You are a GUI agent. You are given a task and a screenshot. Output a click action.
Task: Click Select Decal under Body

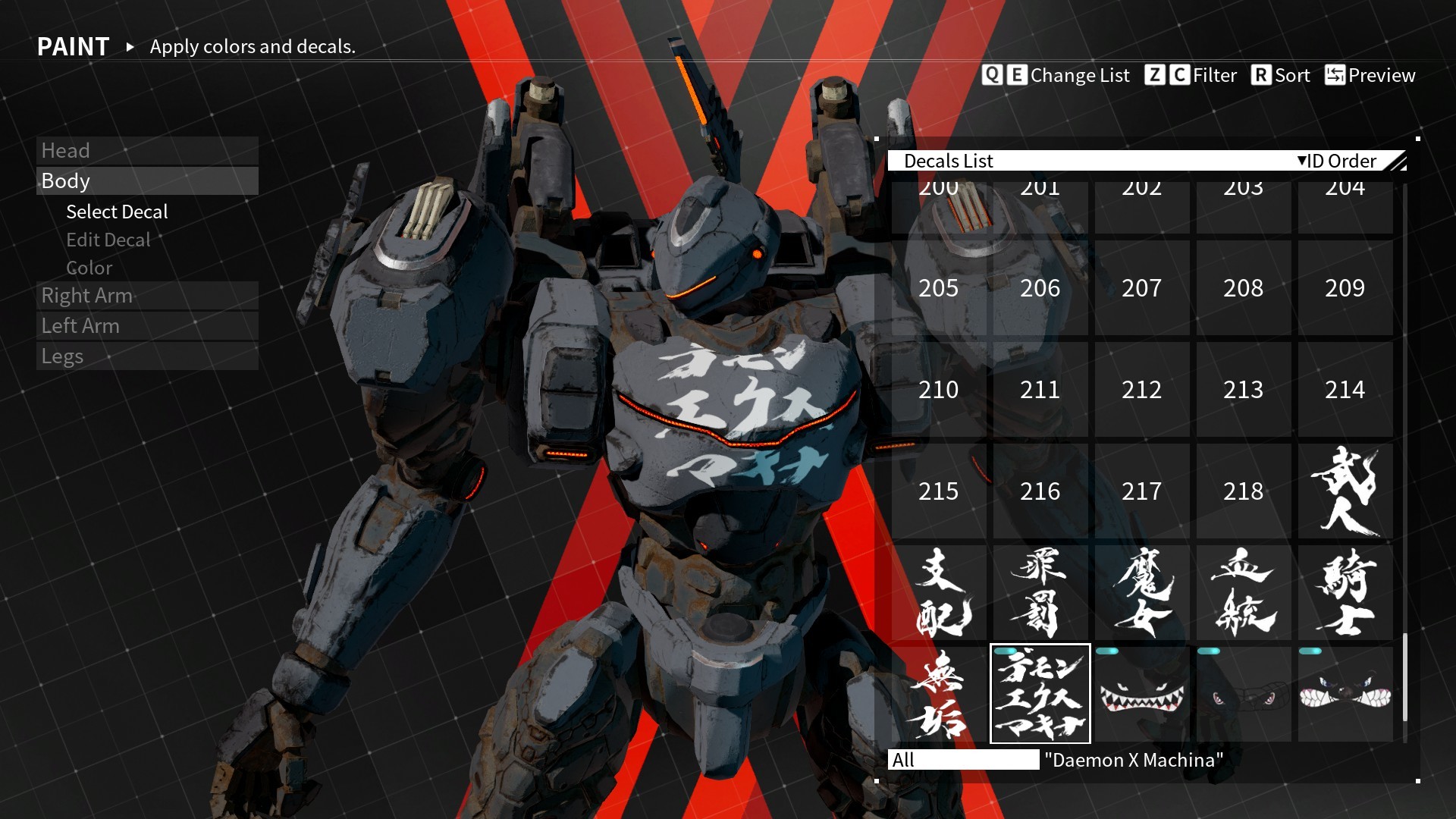pos(117,212)
